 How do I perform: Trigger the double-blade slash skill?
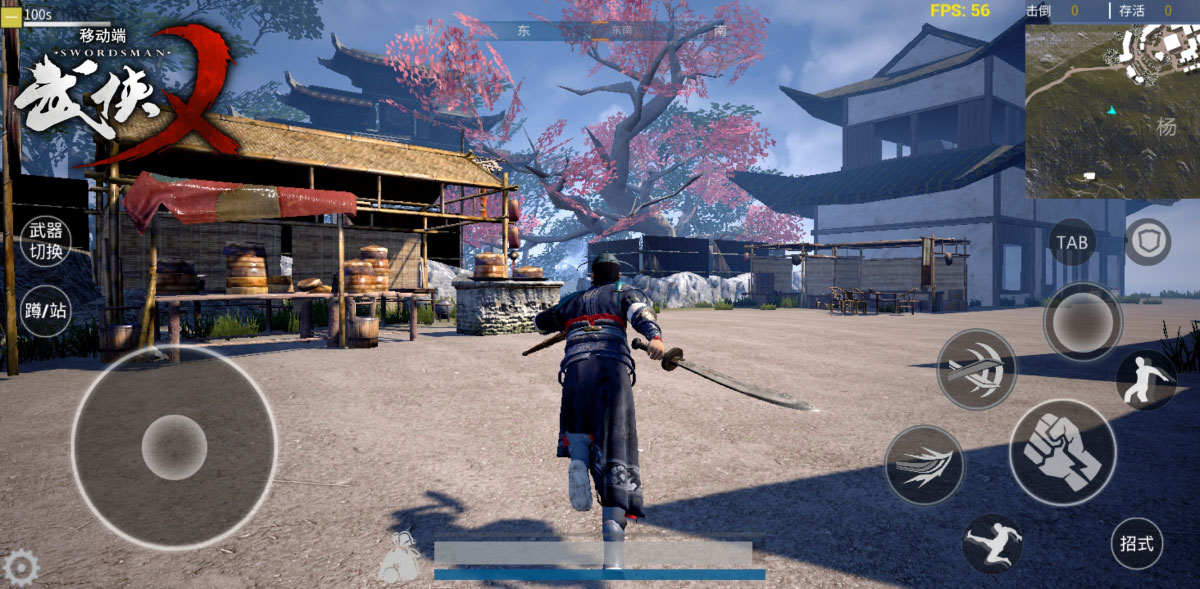(x=976, y=369)
